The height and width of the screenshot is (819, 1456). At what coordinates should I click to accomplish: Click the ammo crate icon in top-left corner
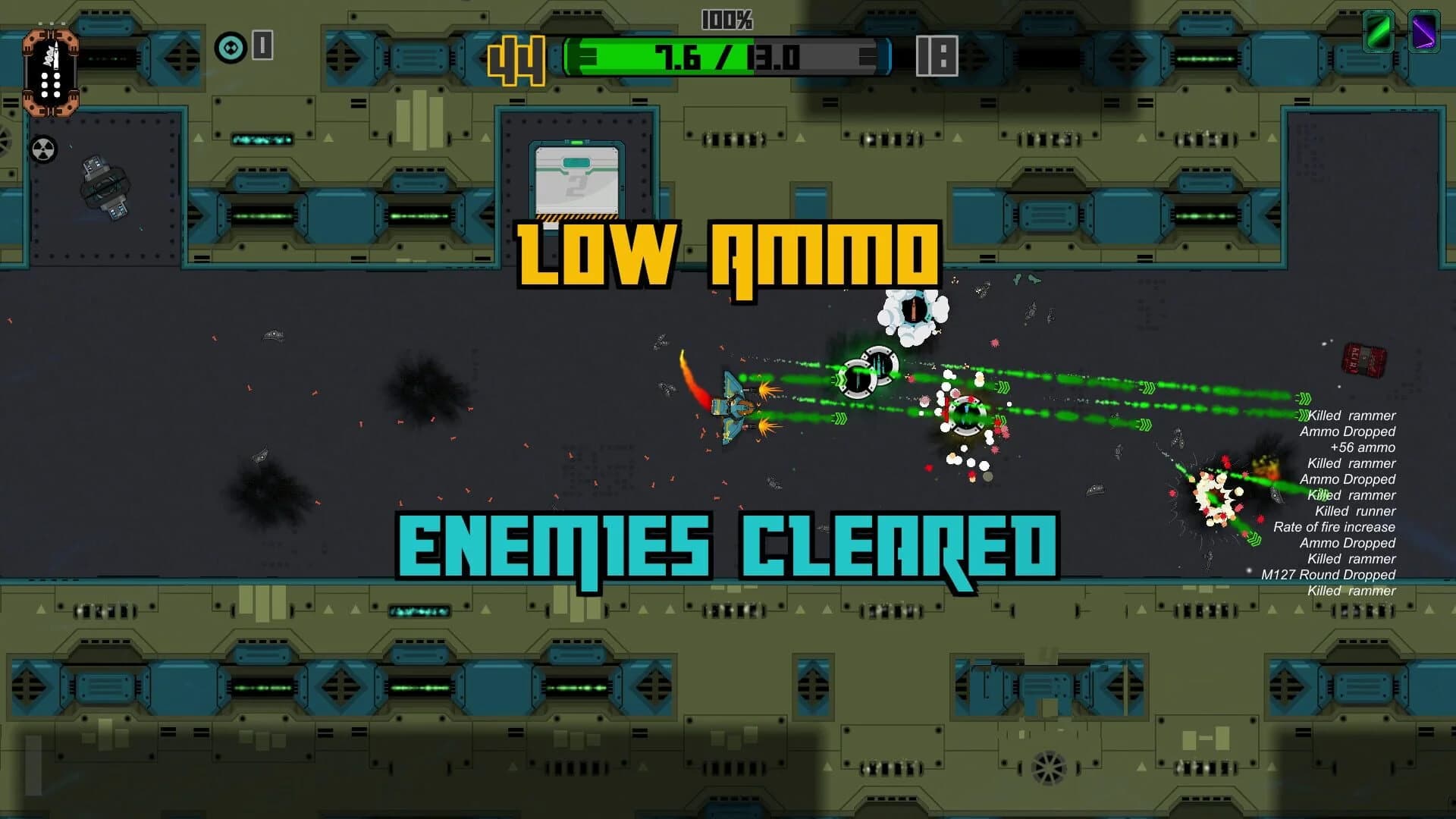(x=52, y=72)
